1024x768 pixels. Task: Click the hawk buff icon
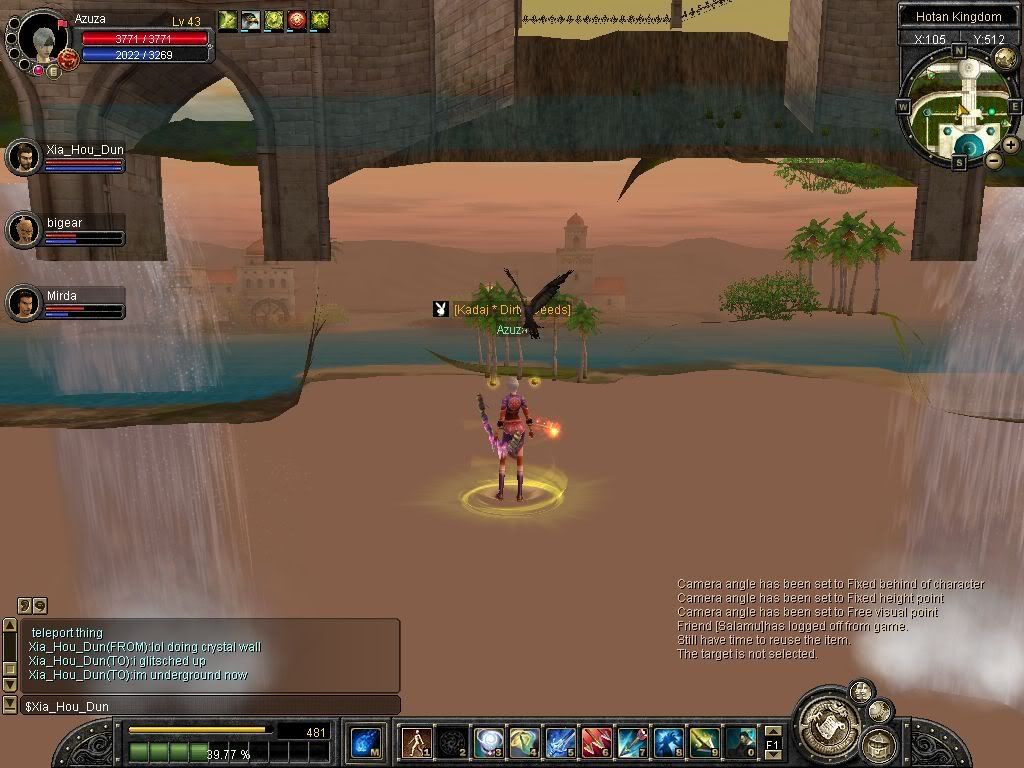[250, 20]
